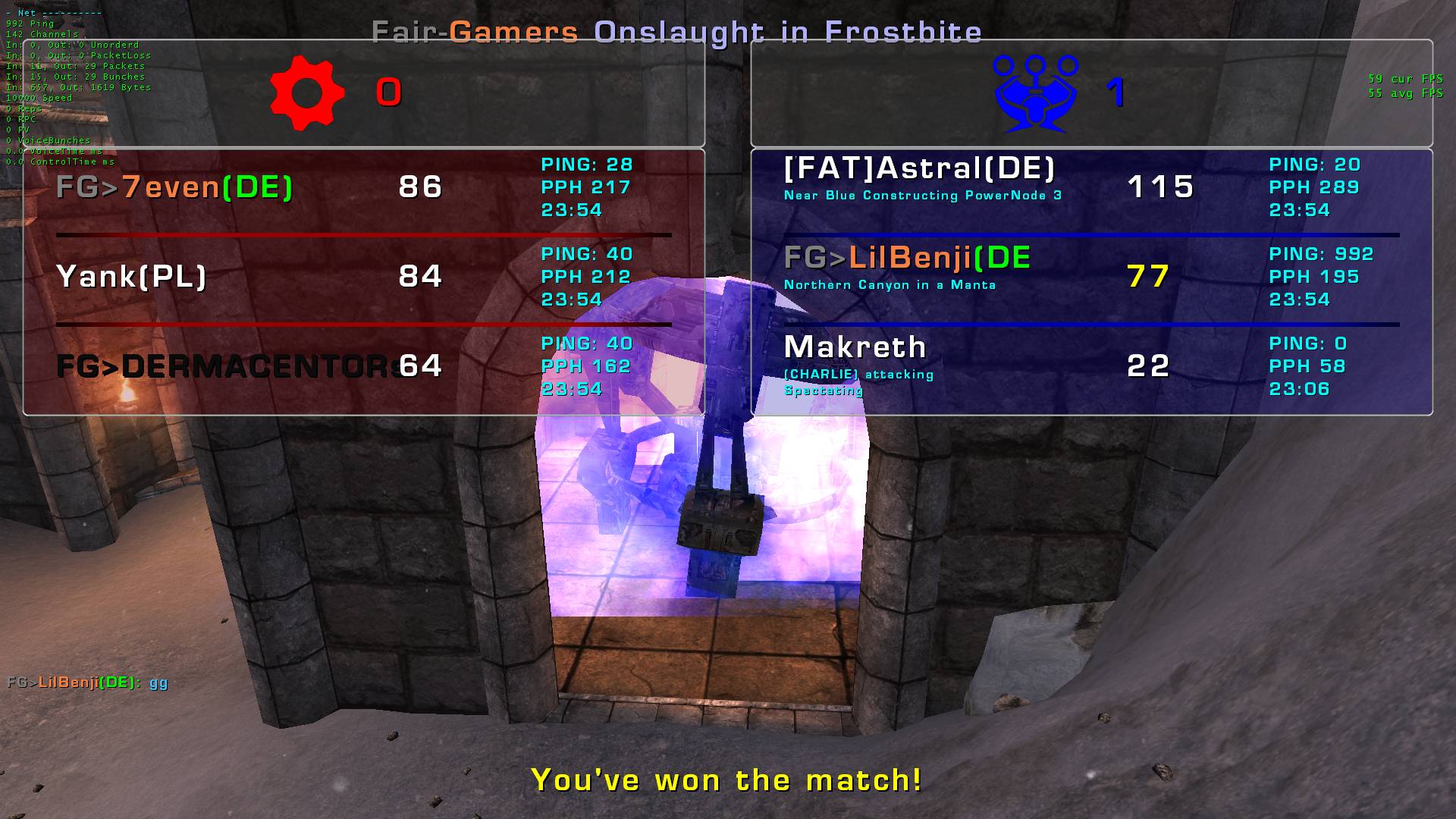The width and height of the screenshot is (1456, 819).
Task: Select [FAT]Astral(DE) on the blue team
Action: click(919, 169)
